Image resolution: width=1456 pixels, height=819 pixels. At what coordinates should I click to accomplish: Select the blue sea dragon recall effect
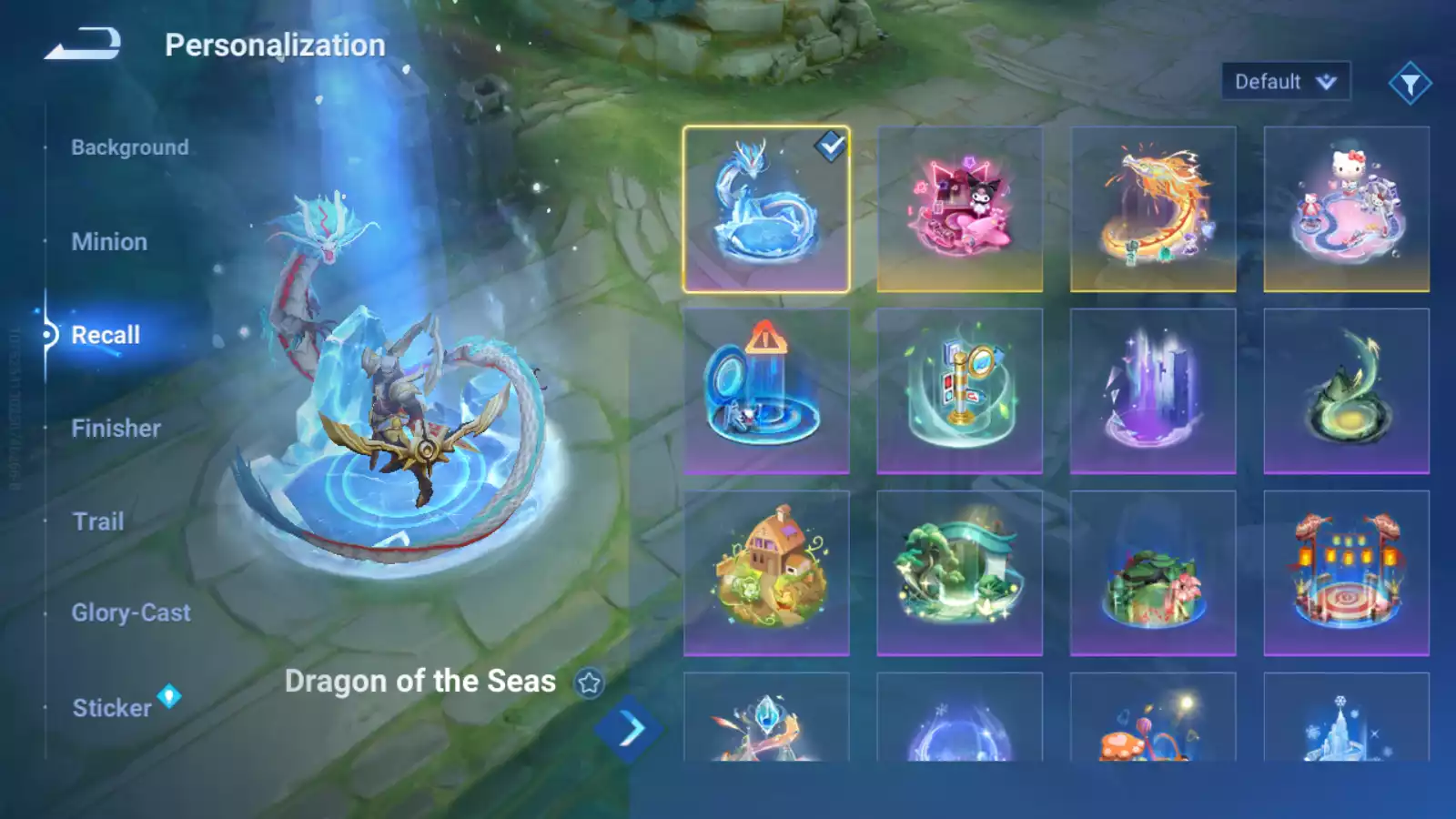coord(766,209)
